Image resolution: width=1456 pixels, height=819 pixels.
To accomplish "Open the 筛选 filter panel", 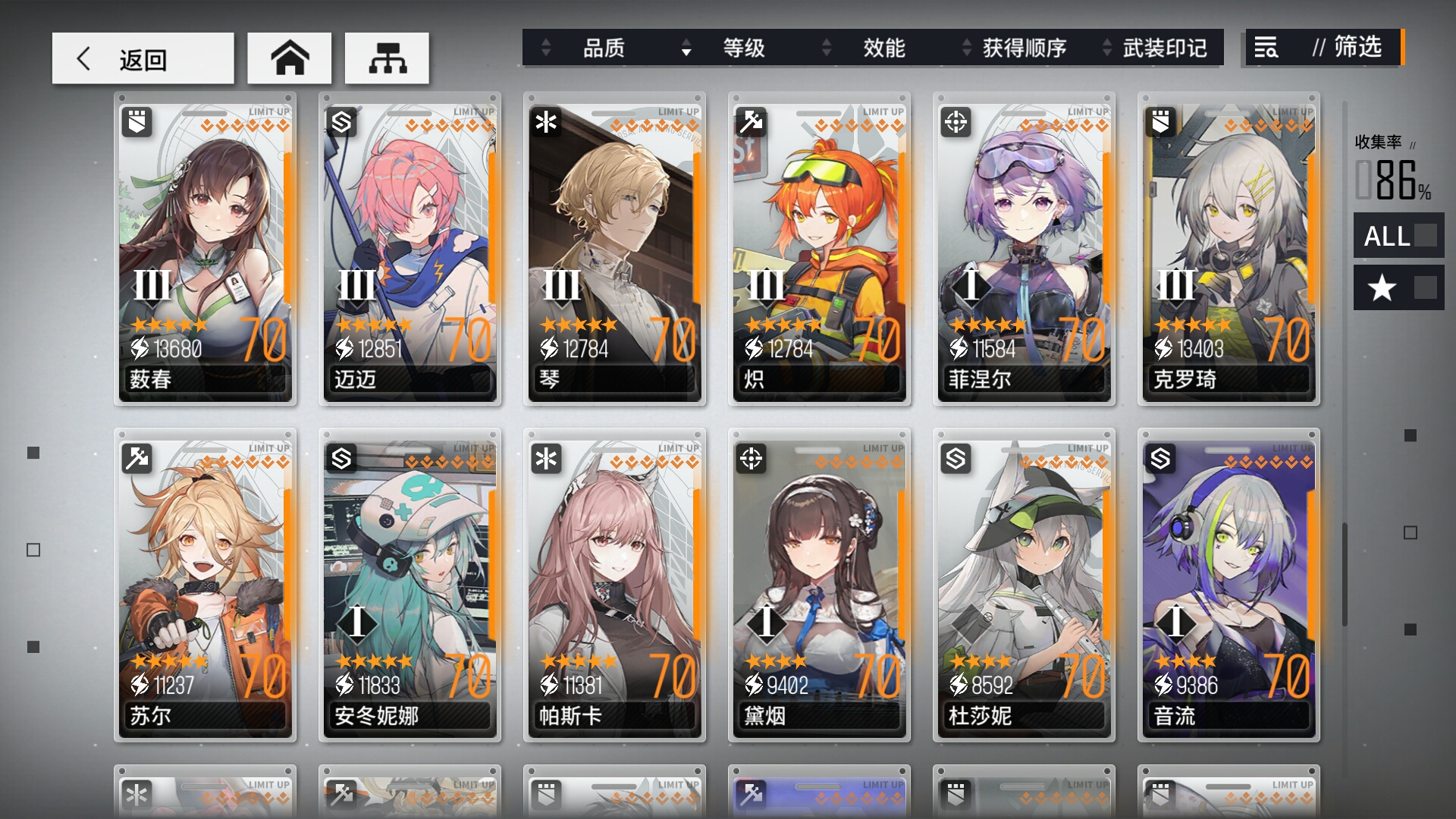I will [x=1323, y=48].
